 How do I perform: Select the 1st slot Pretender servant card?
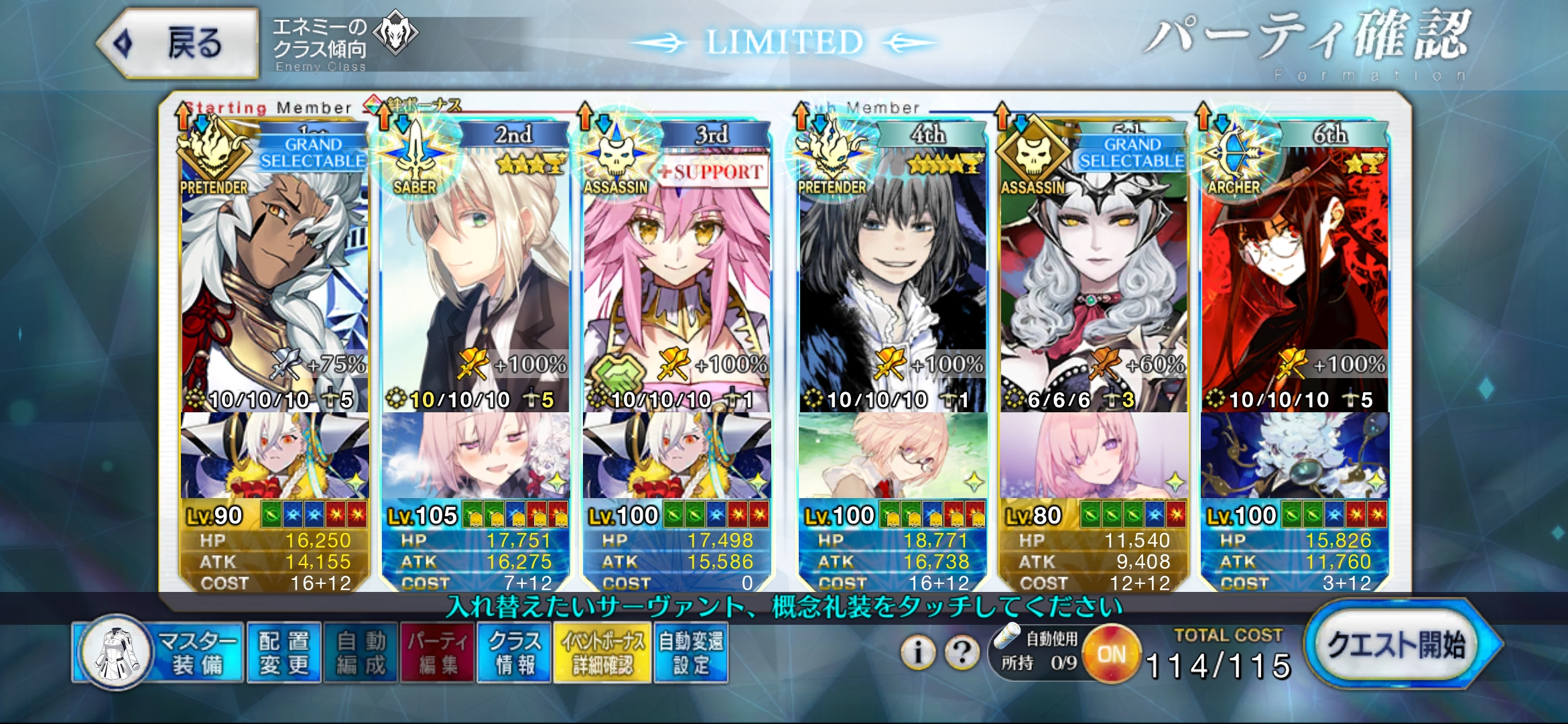pos(275,268)
